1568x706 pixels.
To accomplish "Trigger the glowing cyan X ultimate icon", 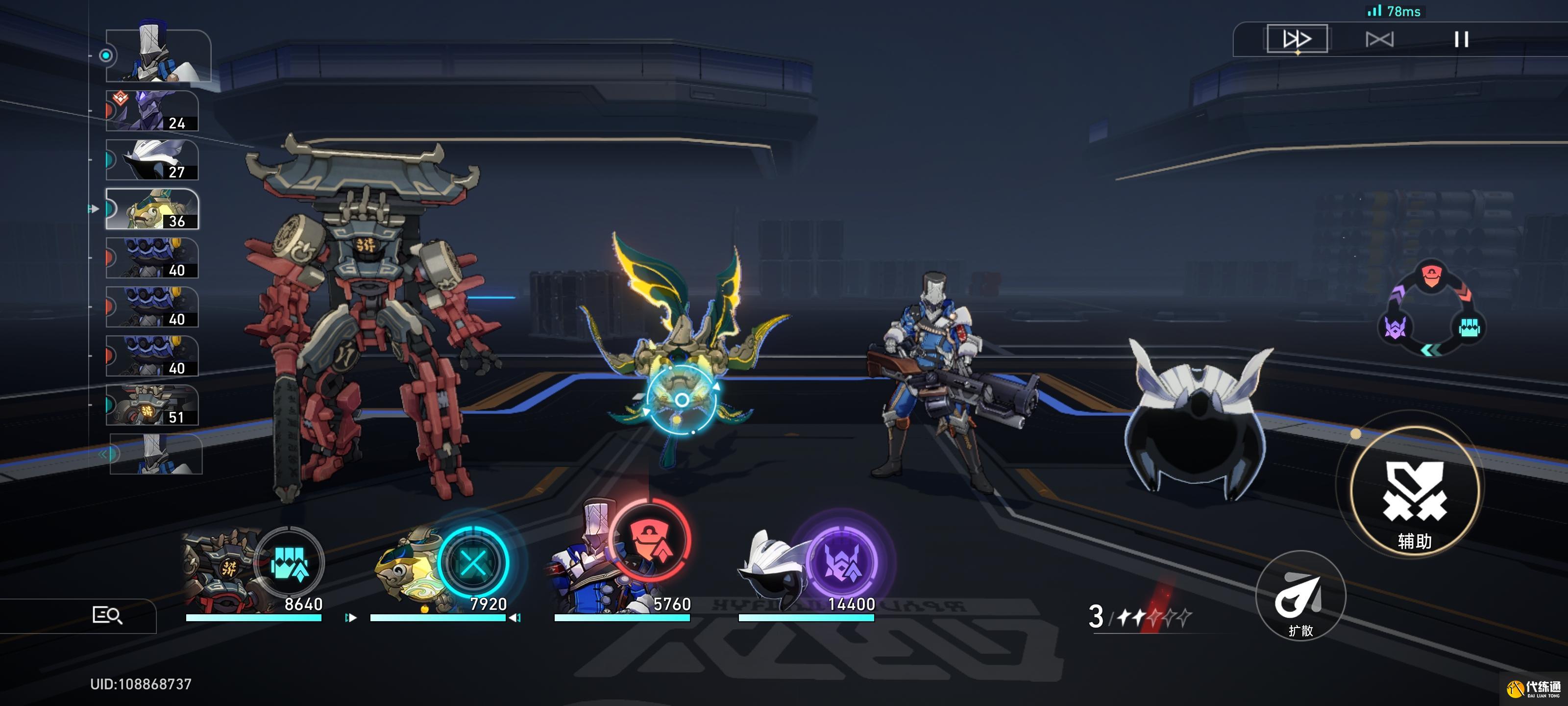I will click(x=473, y=562).
